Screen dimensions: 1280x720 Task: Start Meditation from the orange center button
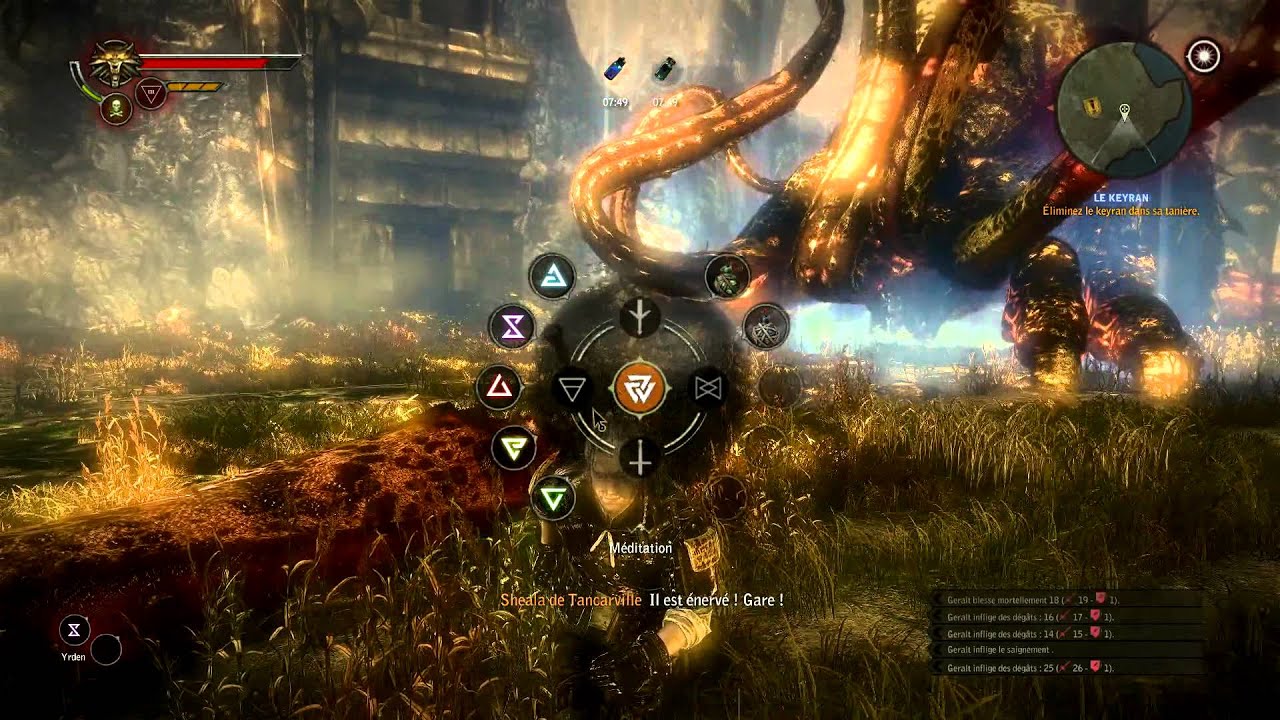pyautogui.click(x=639, y=388)
